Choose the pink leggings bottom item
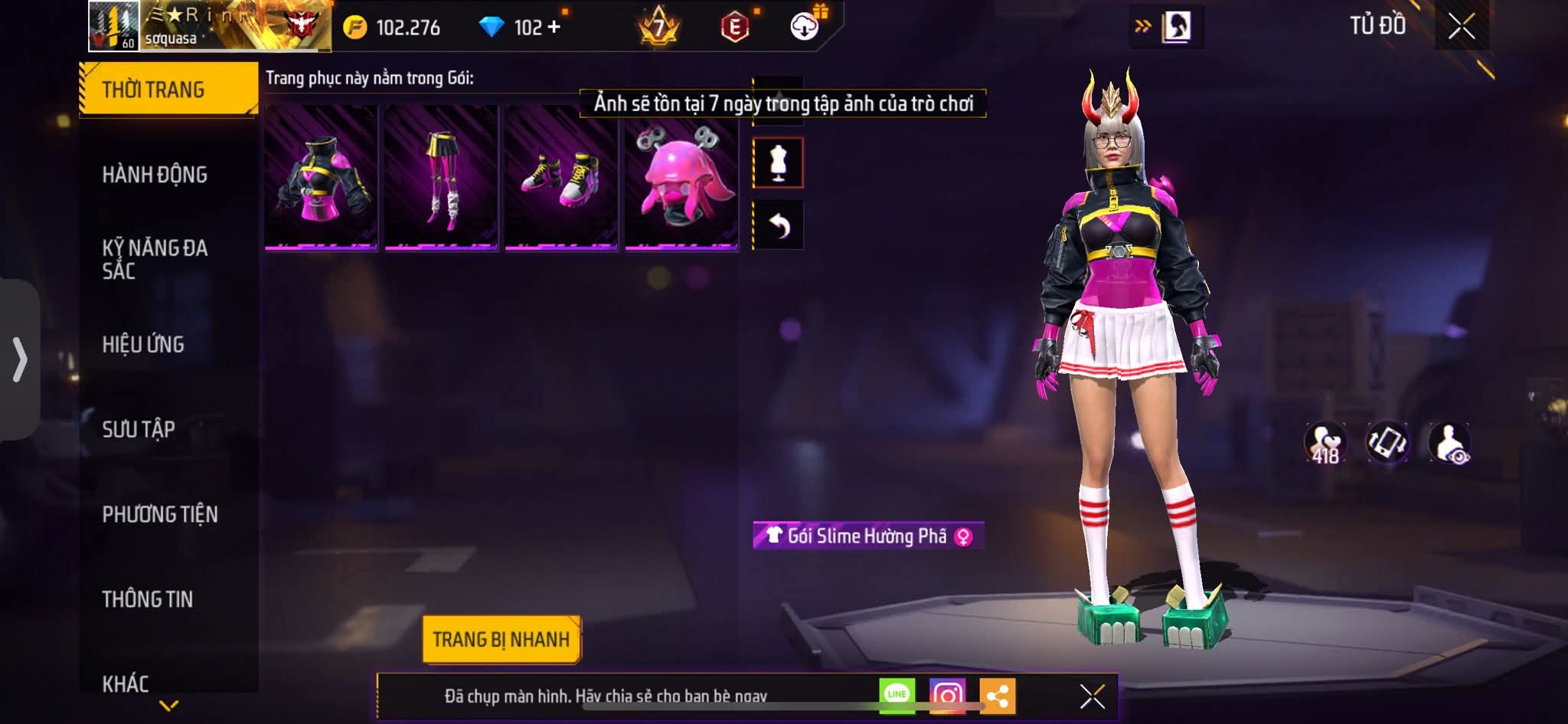The width and height of the screenshot is (1568, 724). pyautogui.click(x=441, y=179)
